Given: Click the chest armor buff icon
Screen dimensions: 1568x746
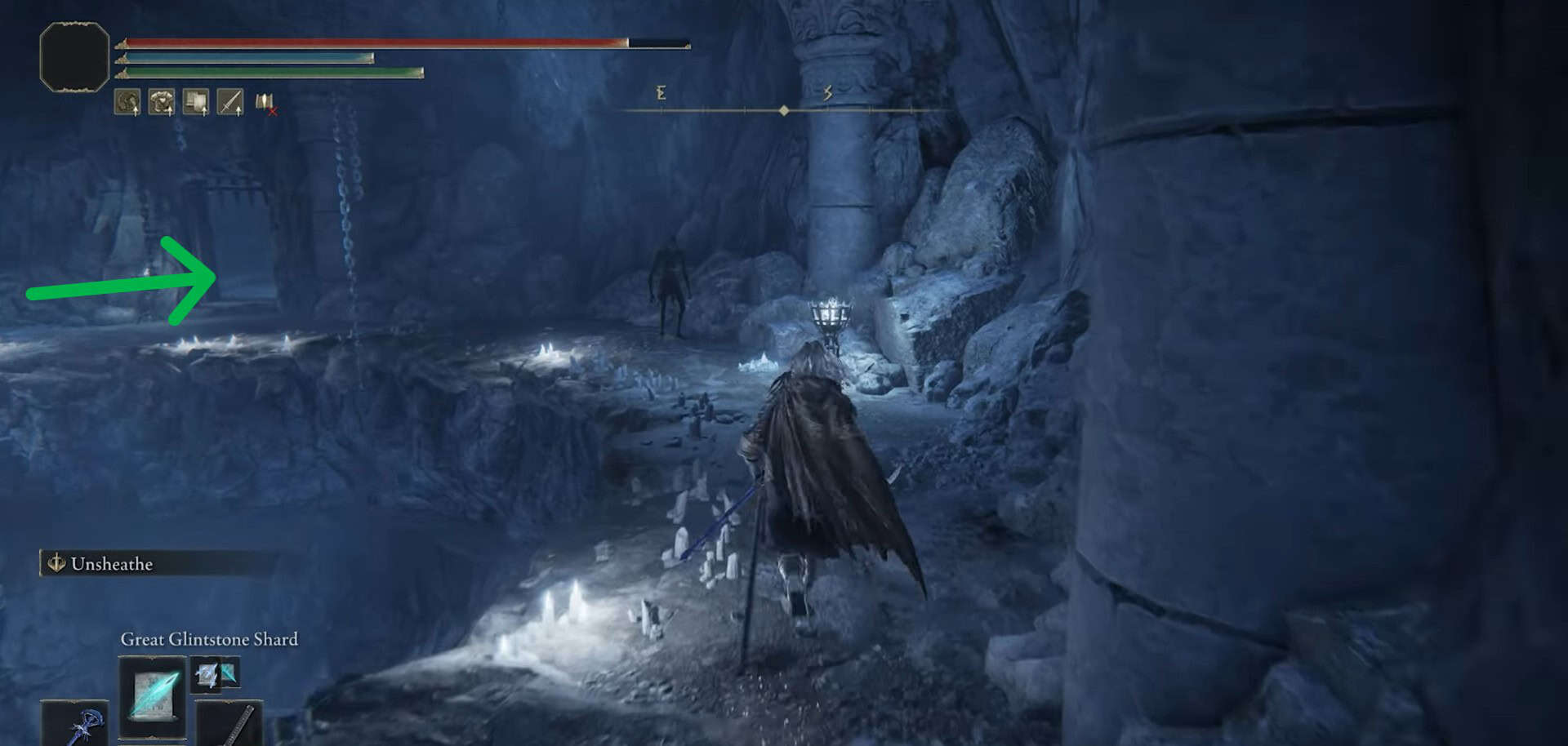Looking at the screenshot, I should point(196,102).
